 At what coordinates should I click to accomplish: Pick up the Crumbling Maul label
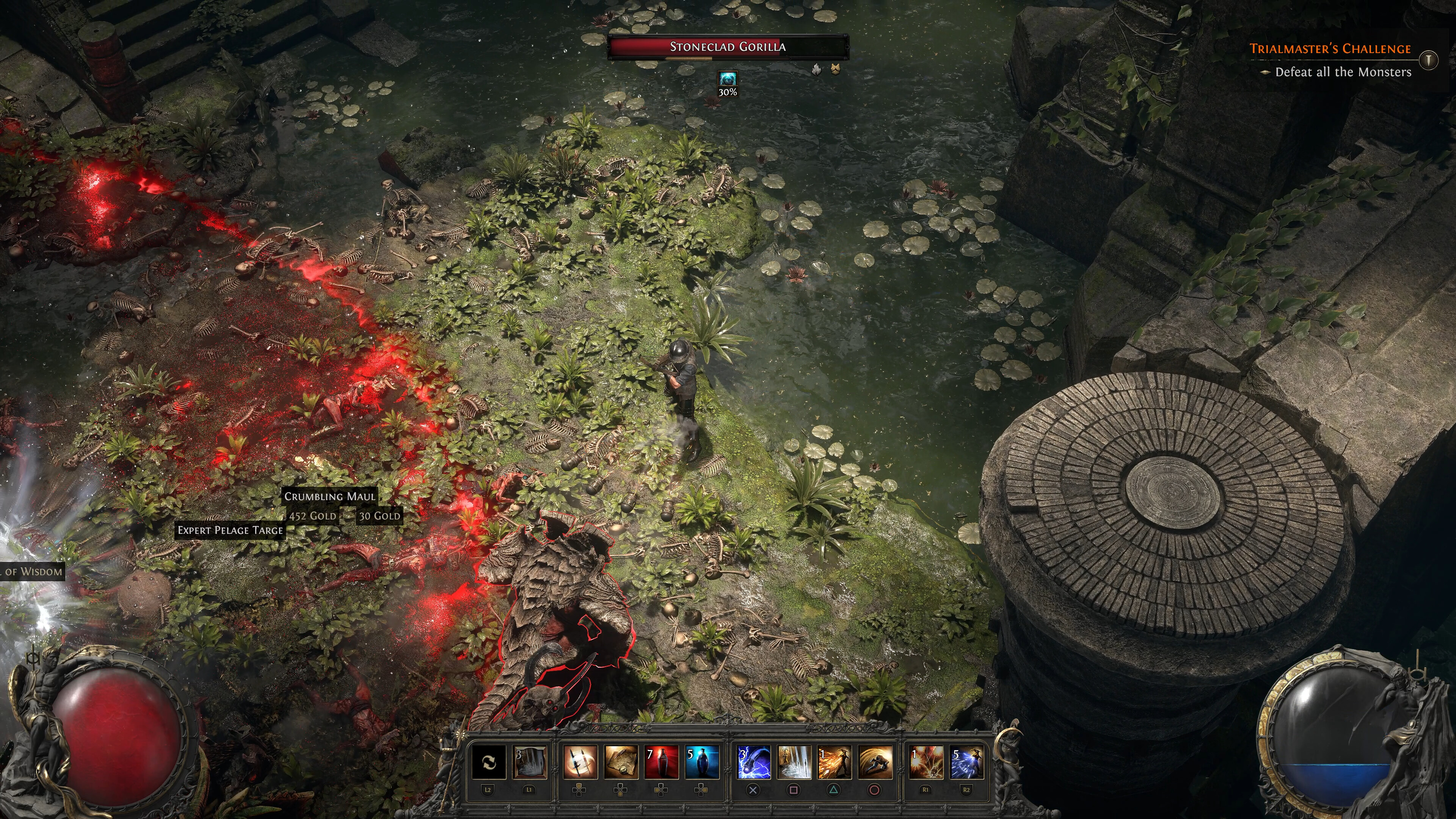329,496
